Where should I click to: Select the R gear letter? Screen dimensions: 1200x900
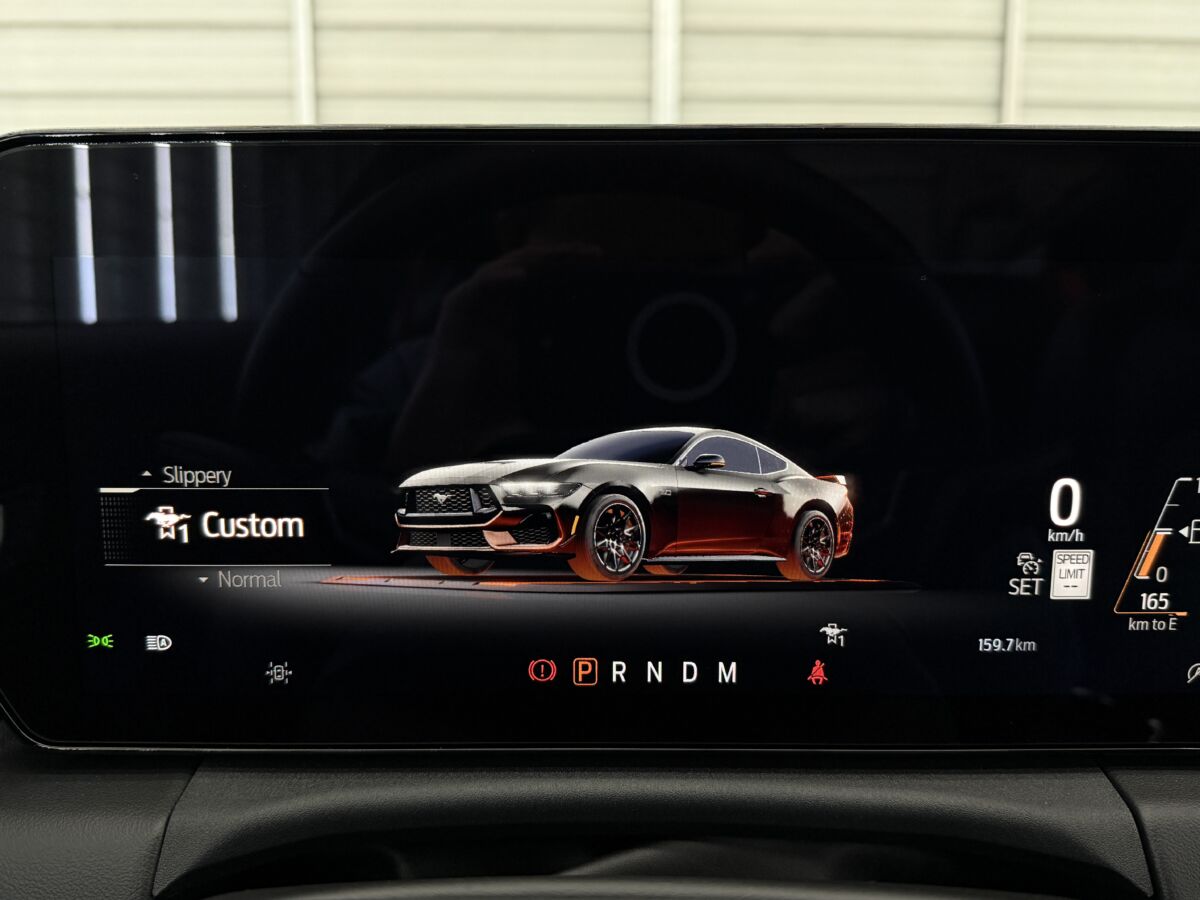pyautogui.click(x=619, y=672)
